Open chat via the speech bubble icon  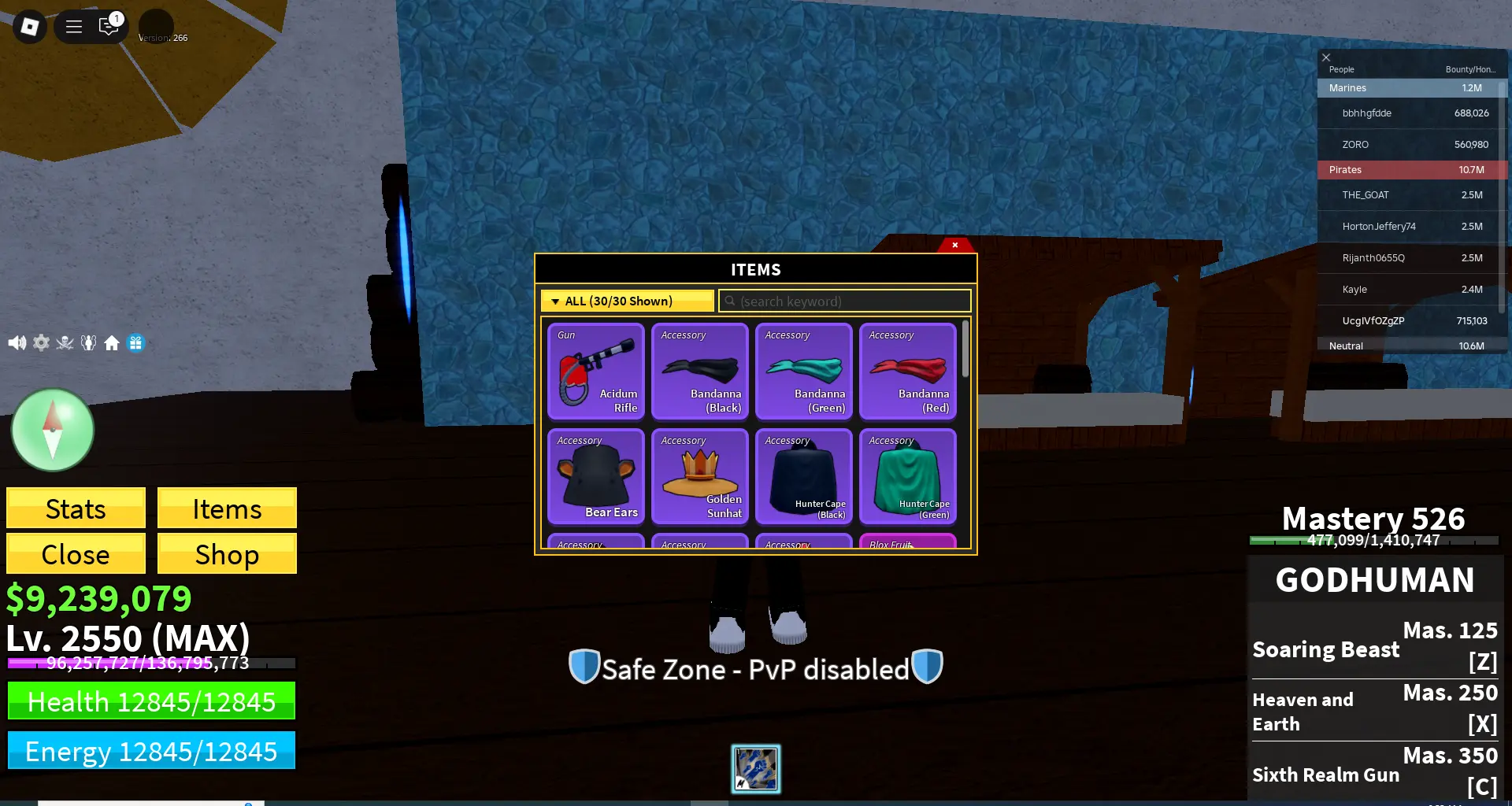(108, 26)
